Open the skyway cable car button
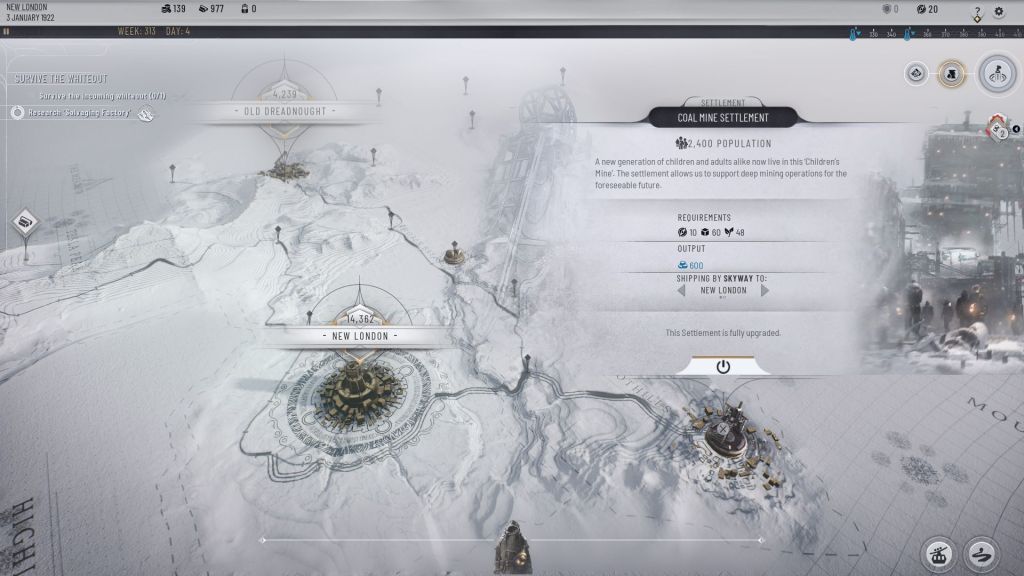1024x576 pixels. pos(938,553)
